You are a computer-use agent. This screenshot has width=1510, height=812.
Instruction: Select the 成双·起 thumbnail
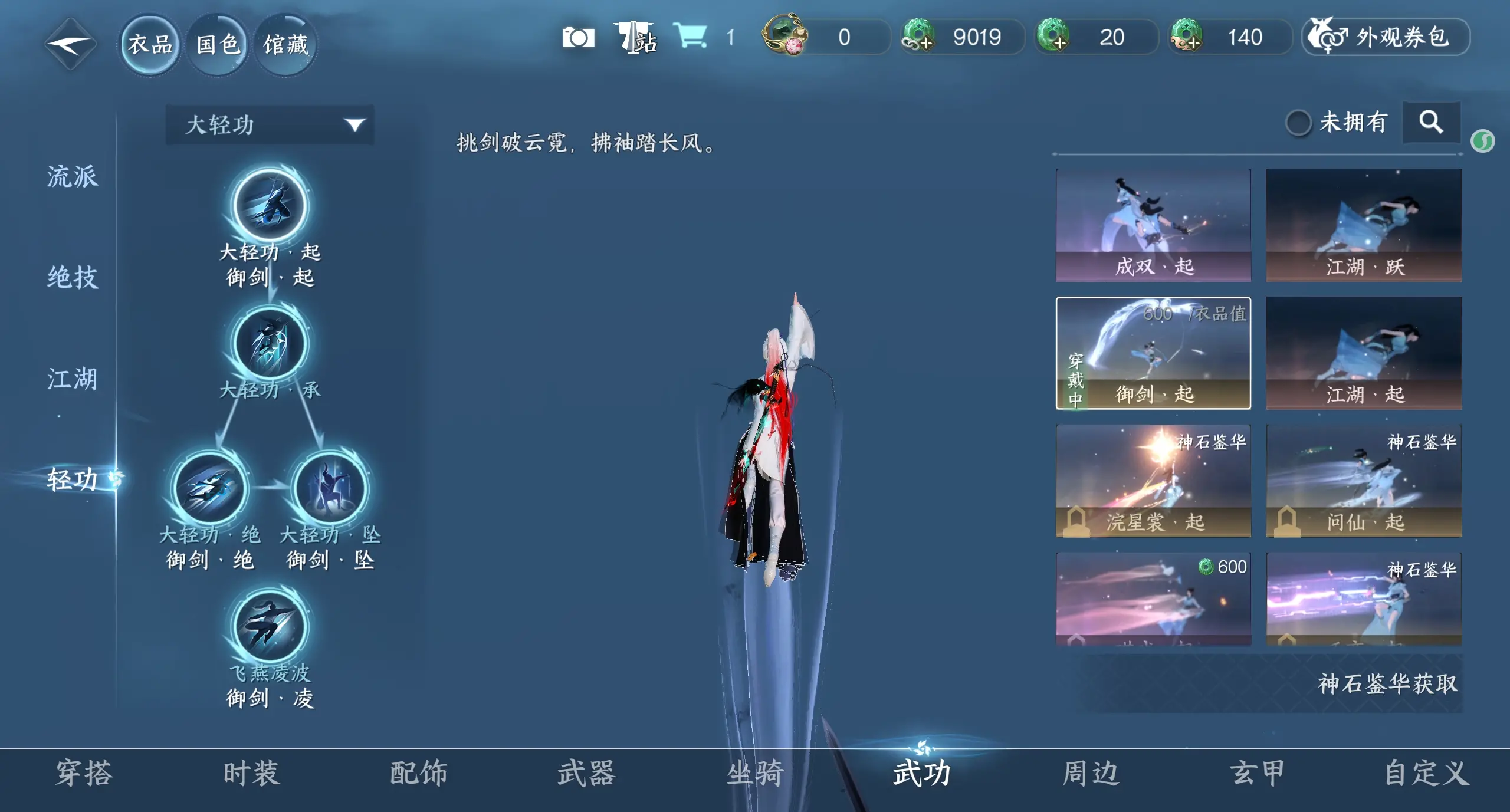click(x=1153, y=224)
